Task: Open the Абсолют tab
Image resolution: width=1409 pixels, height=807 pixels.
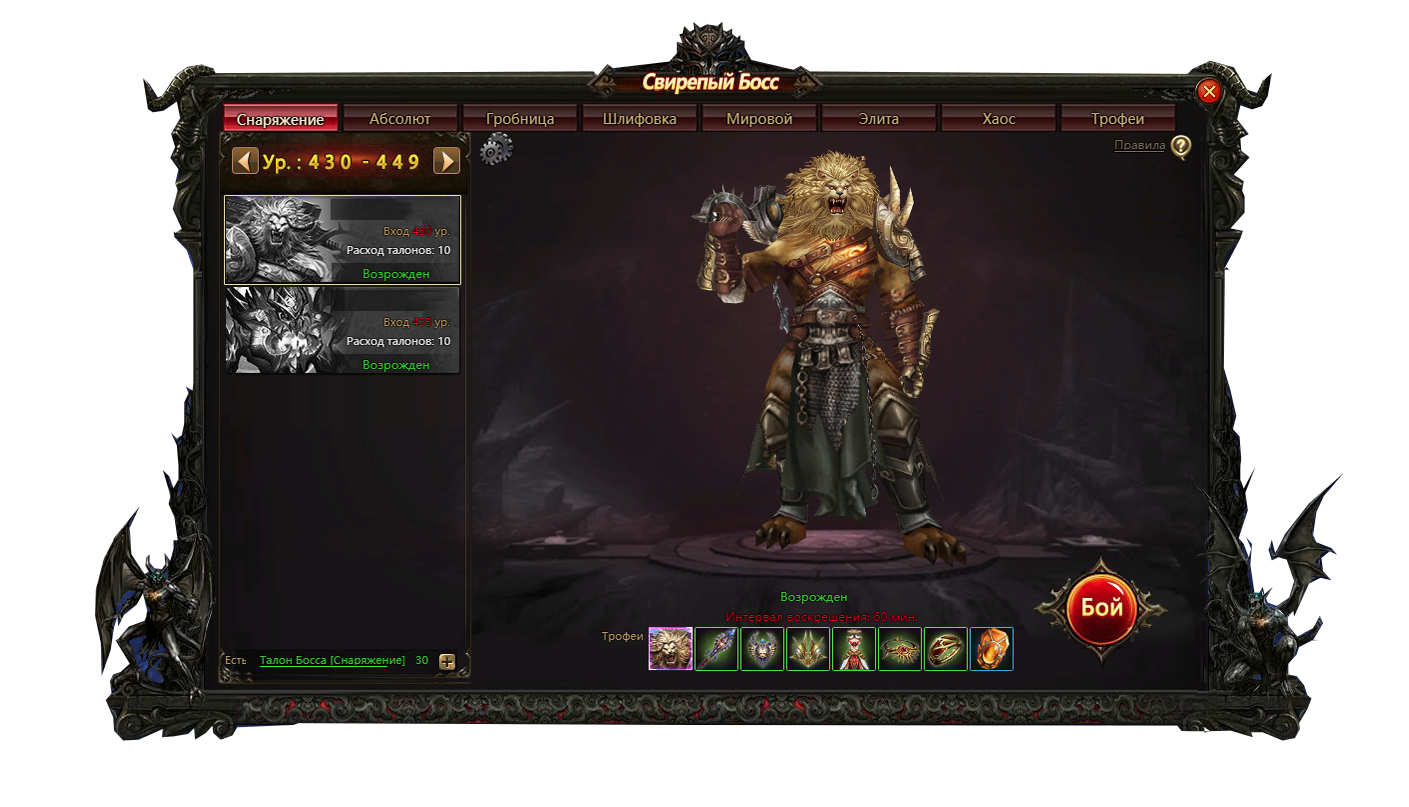Action: coord(400,119)
